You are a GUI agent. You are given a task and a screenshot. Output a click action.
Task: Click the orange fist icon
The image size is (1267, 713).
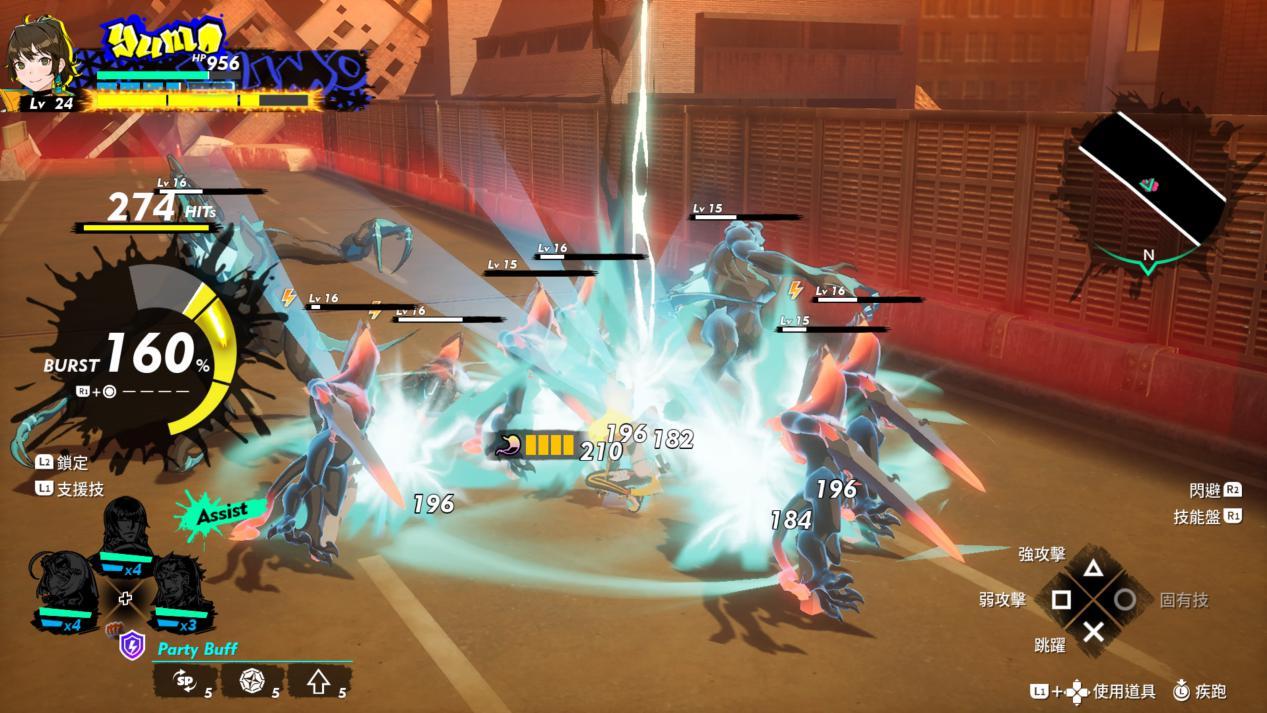pos(113,630)
